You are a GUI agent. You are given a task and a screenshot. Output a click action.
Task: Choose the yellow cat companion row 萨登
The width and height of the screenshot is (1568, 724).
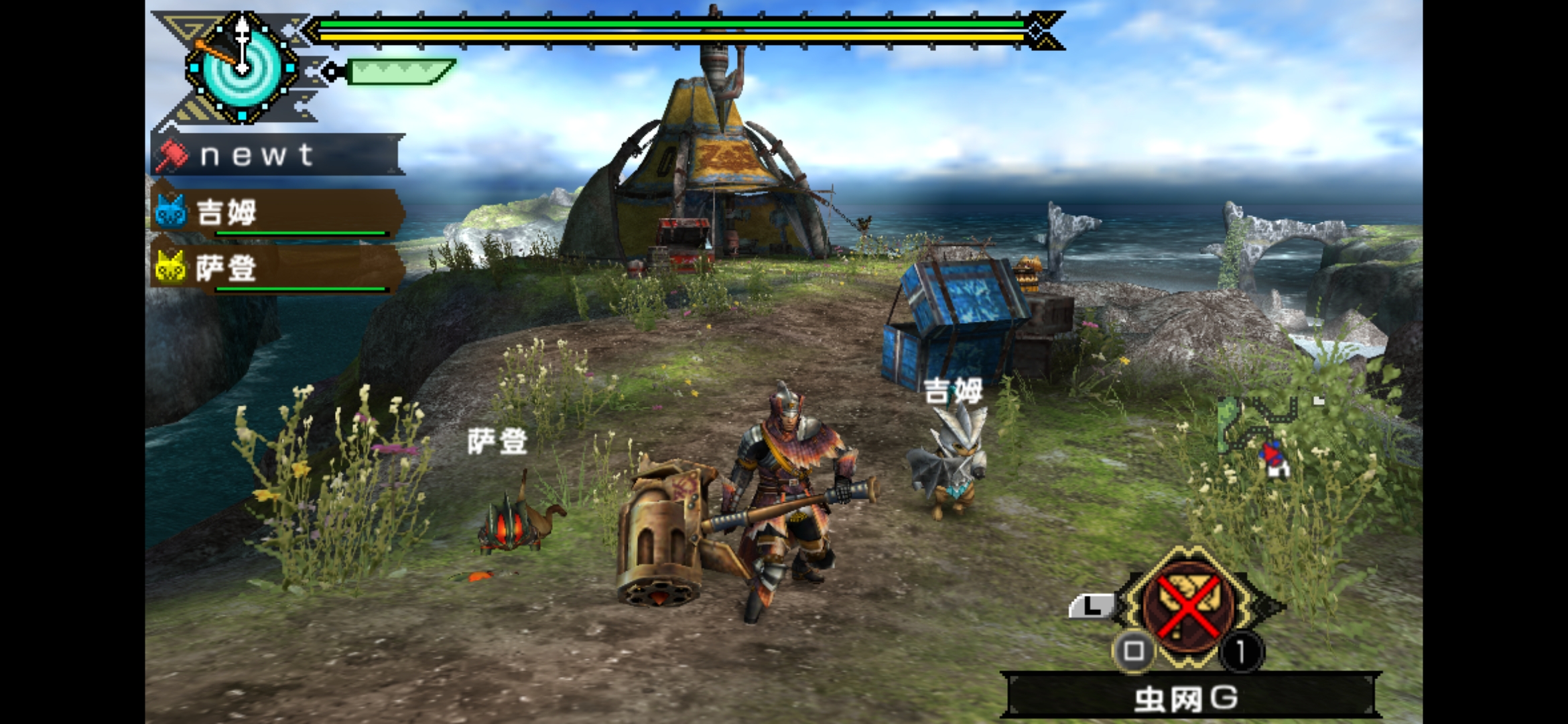point(277,268)
